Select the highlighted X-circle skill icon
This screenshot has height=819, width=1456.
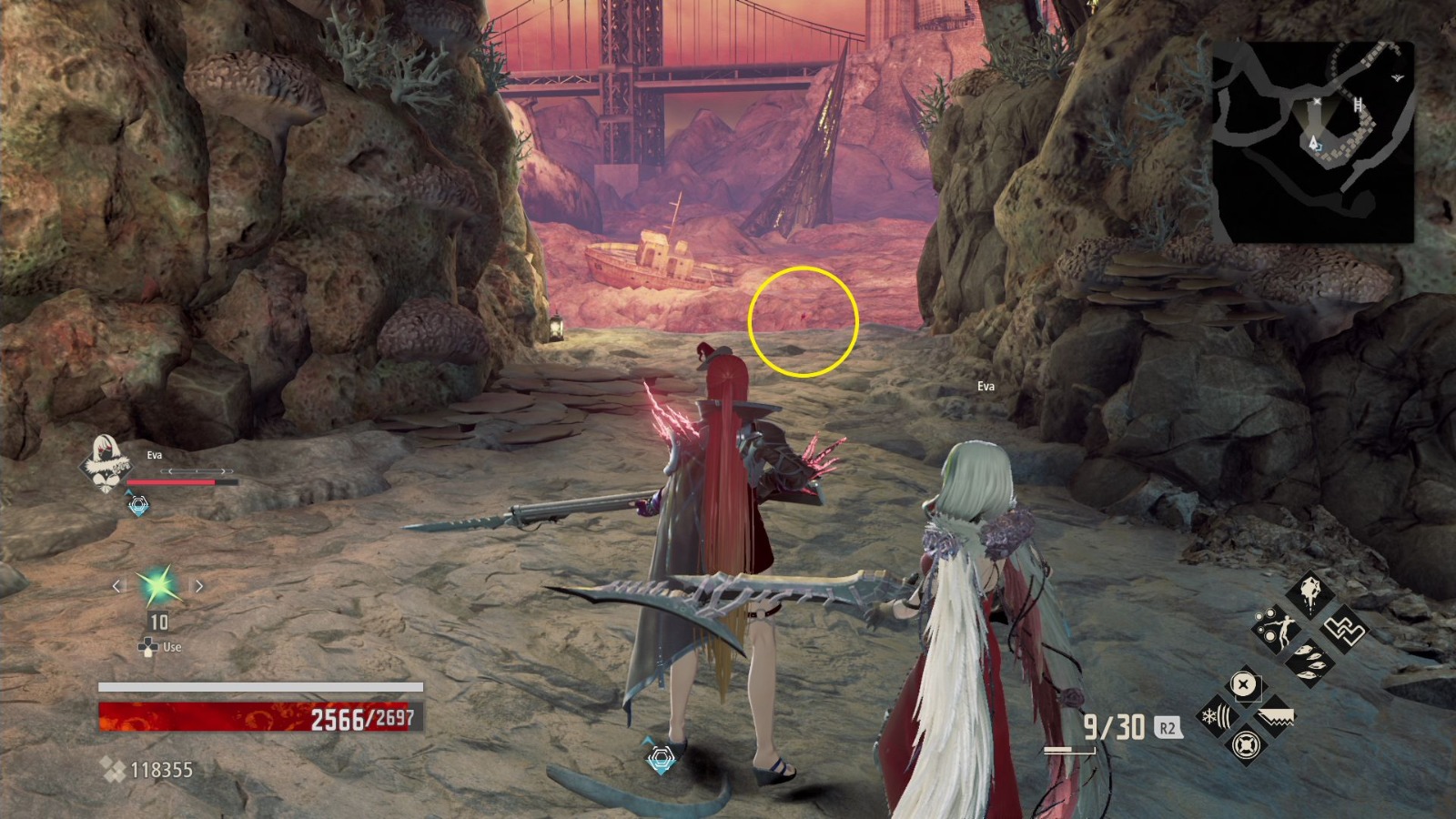pos(1242,684)
